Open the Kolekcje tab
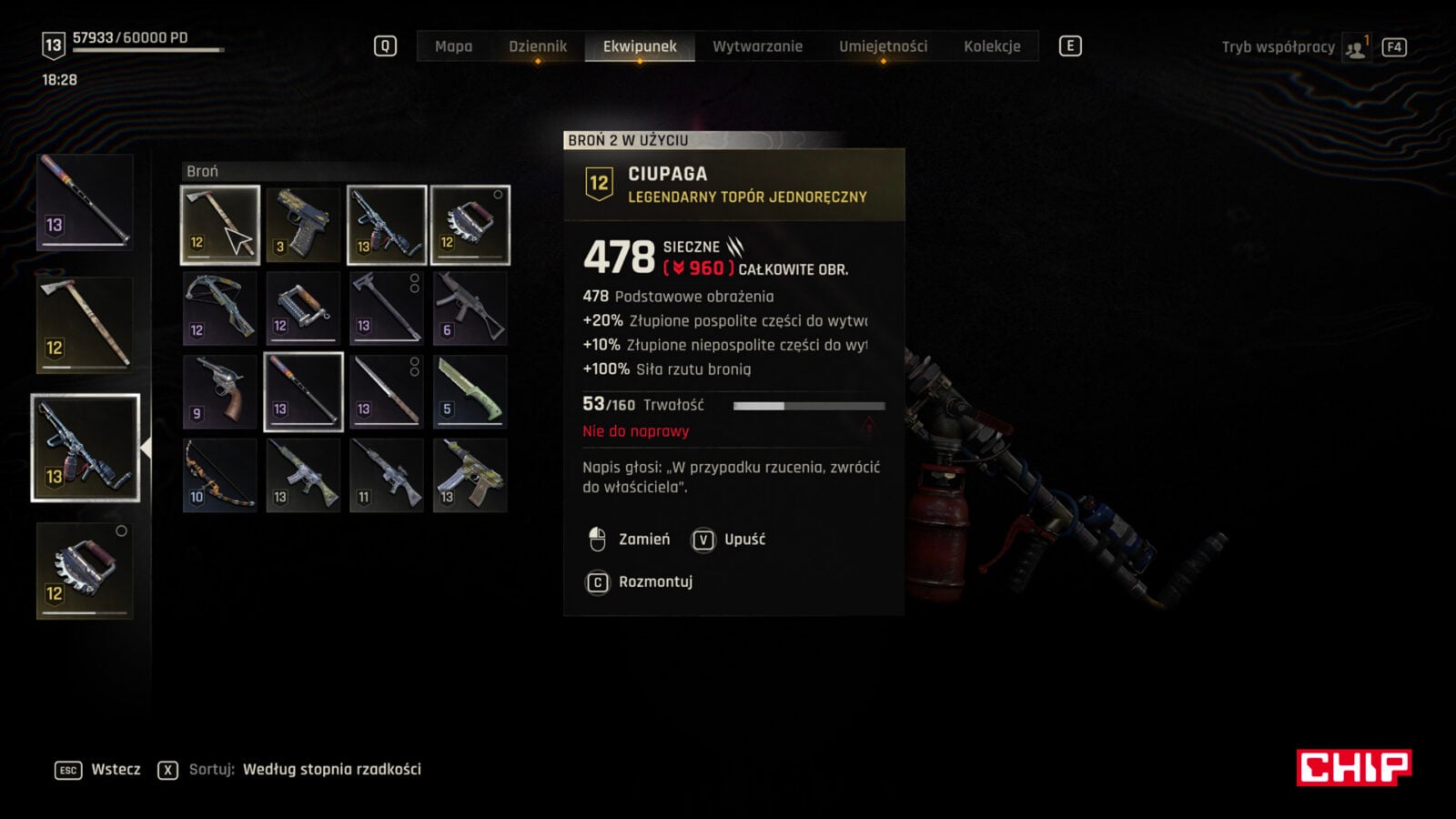1456x819 pixels. [992, 46]
